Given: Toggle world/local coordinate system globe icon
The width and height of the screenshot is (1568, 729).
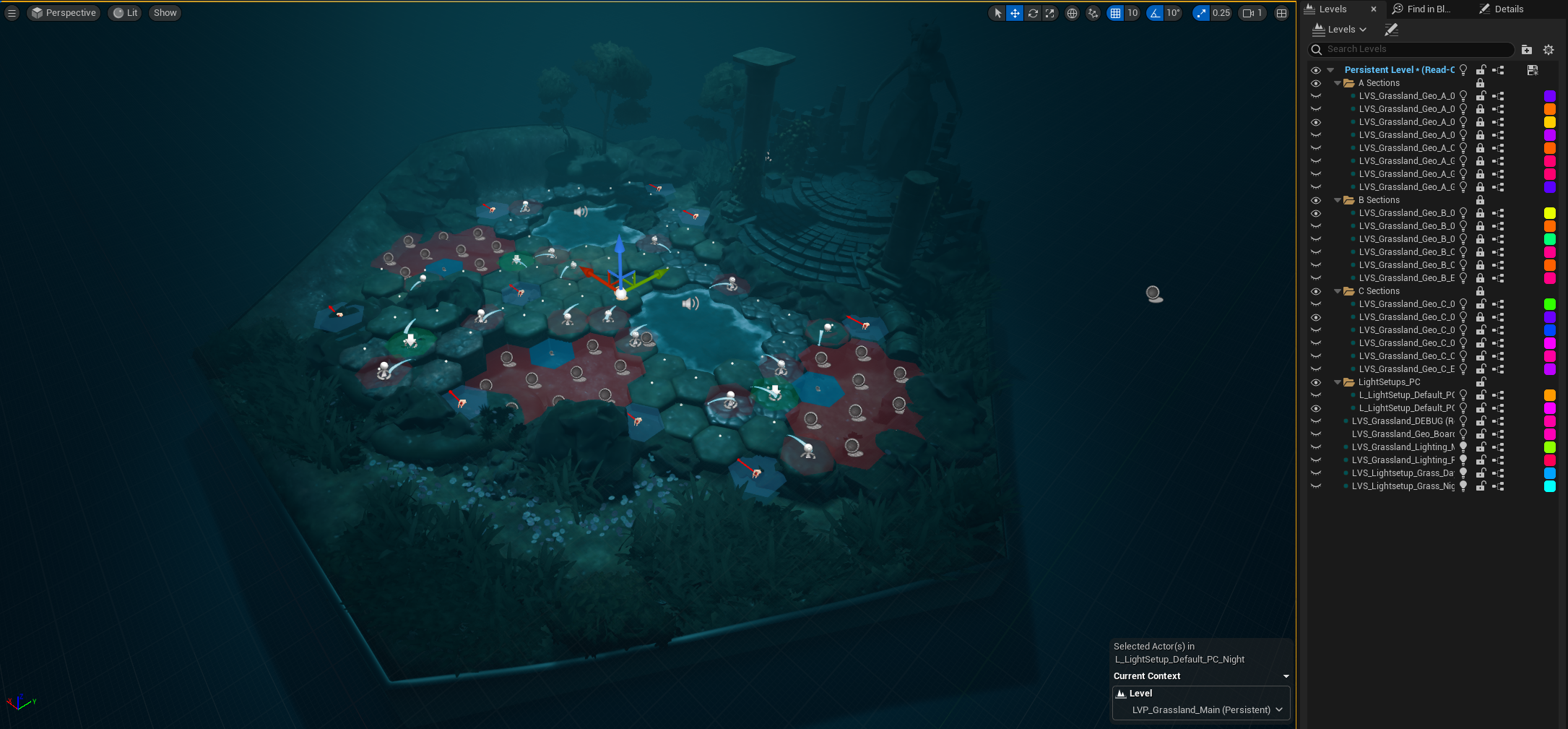Looking at the screenshot, I should (1072, 13).
